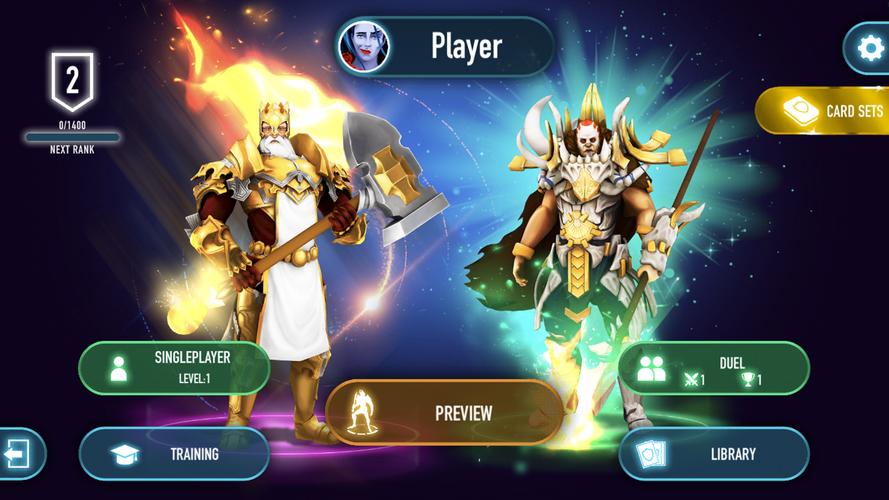Open settings with the gear icon

[866, 47]
